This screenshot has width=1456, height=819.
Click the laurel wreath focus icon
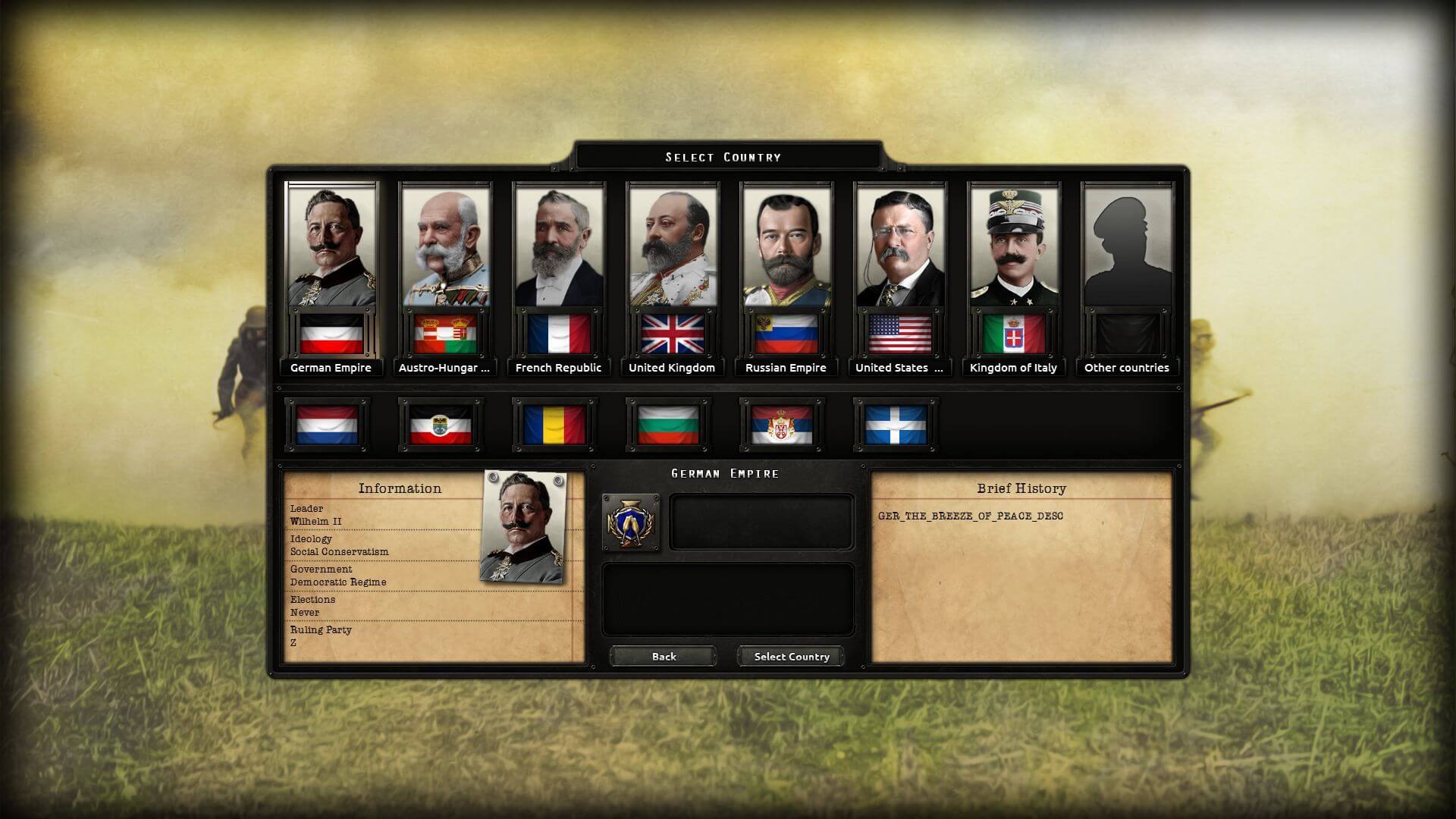(x=630, y=522)
